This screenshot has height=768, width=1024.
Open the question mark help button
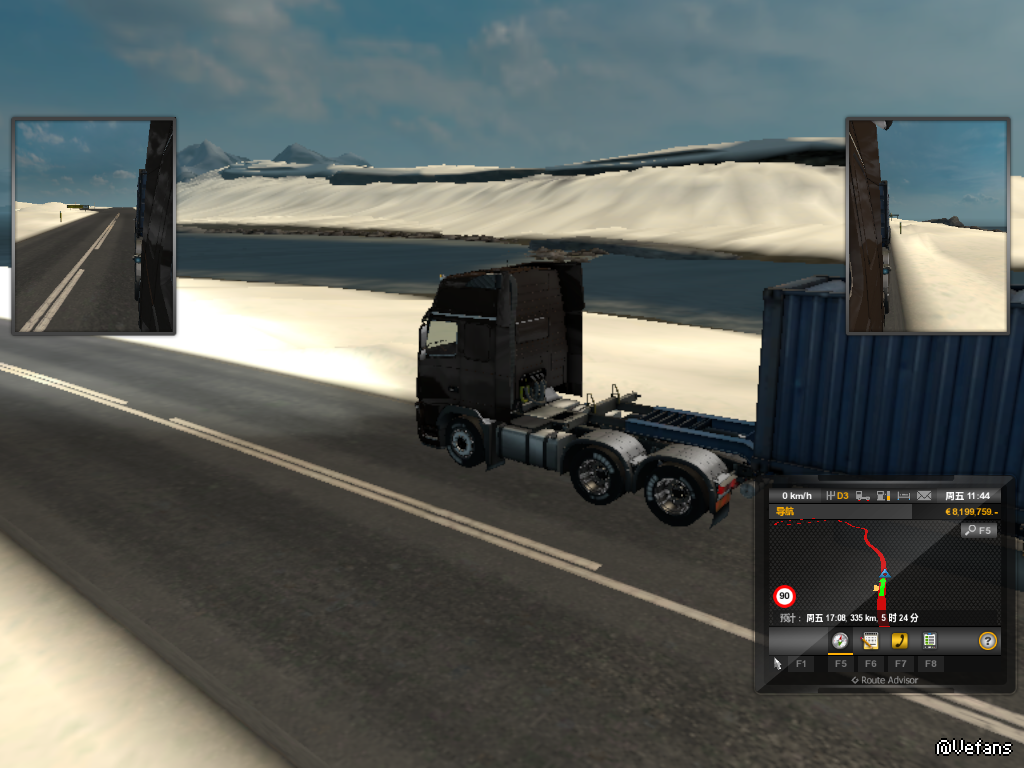click(987, 641)
